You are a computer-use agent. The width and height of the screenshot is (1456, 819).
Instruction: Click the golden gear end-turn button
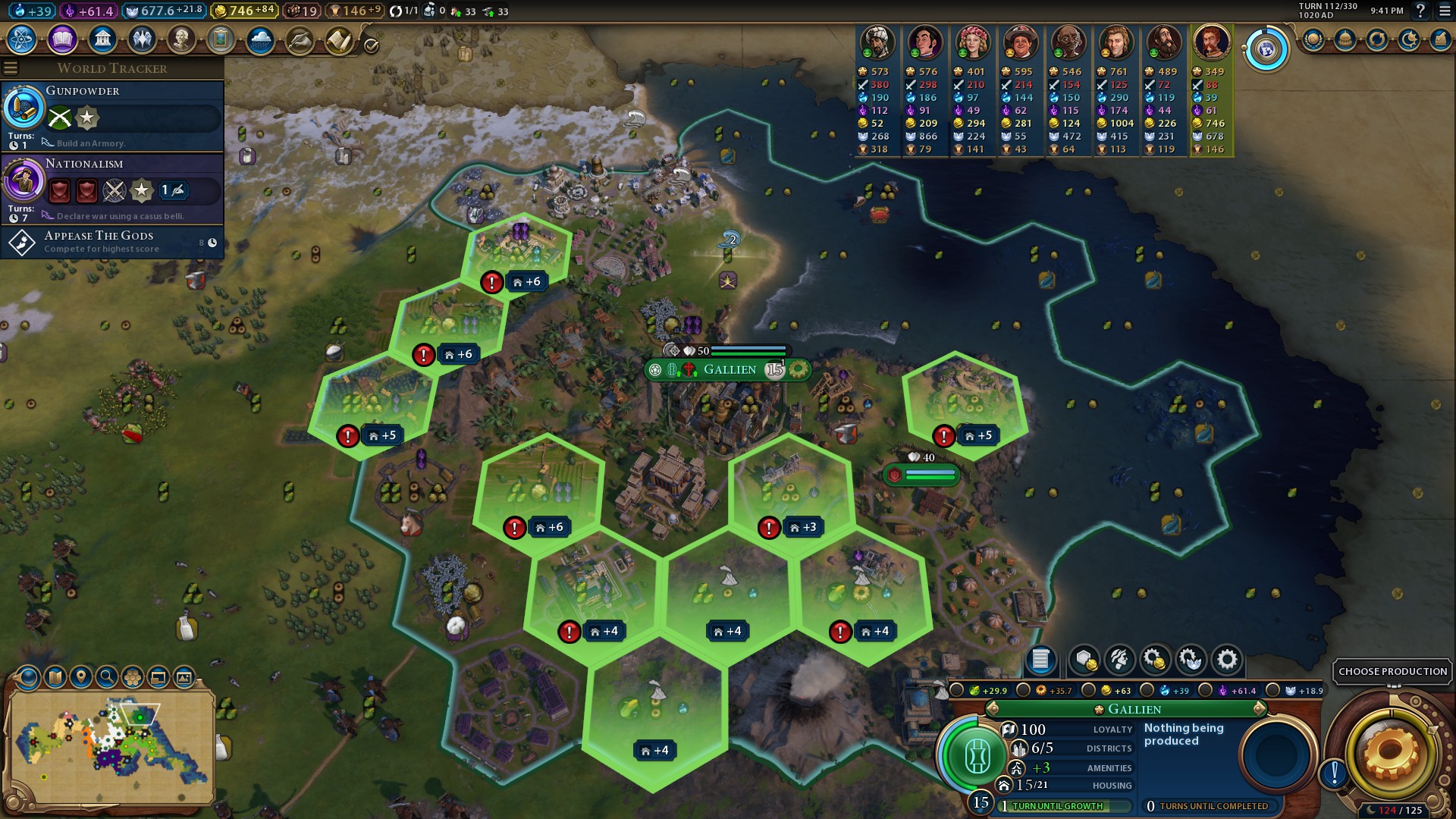click(1391, 752)
